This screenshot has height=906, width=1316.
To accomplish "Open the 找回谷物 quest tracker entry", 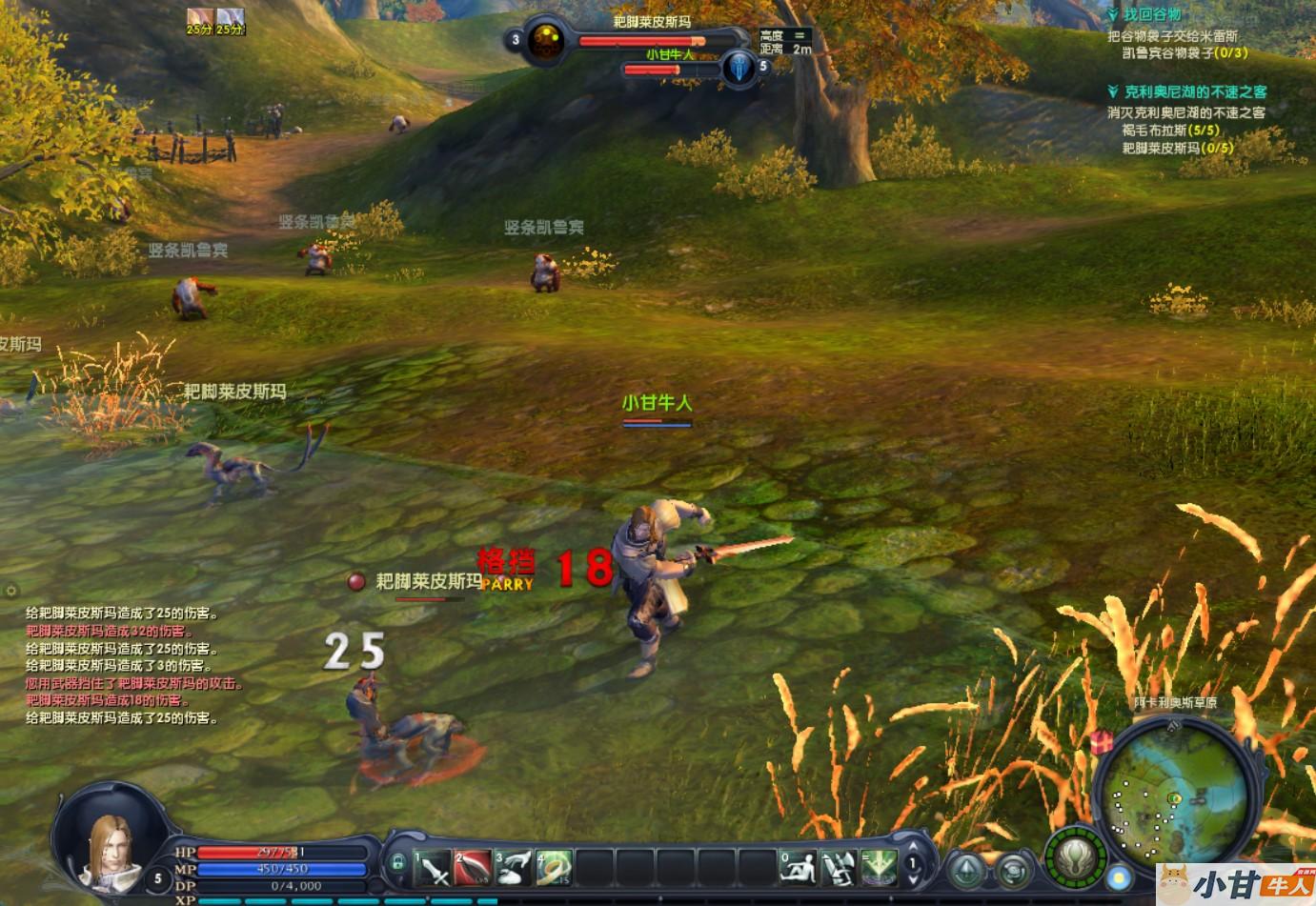I will 1151,15.
